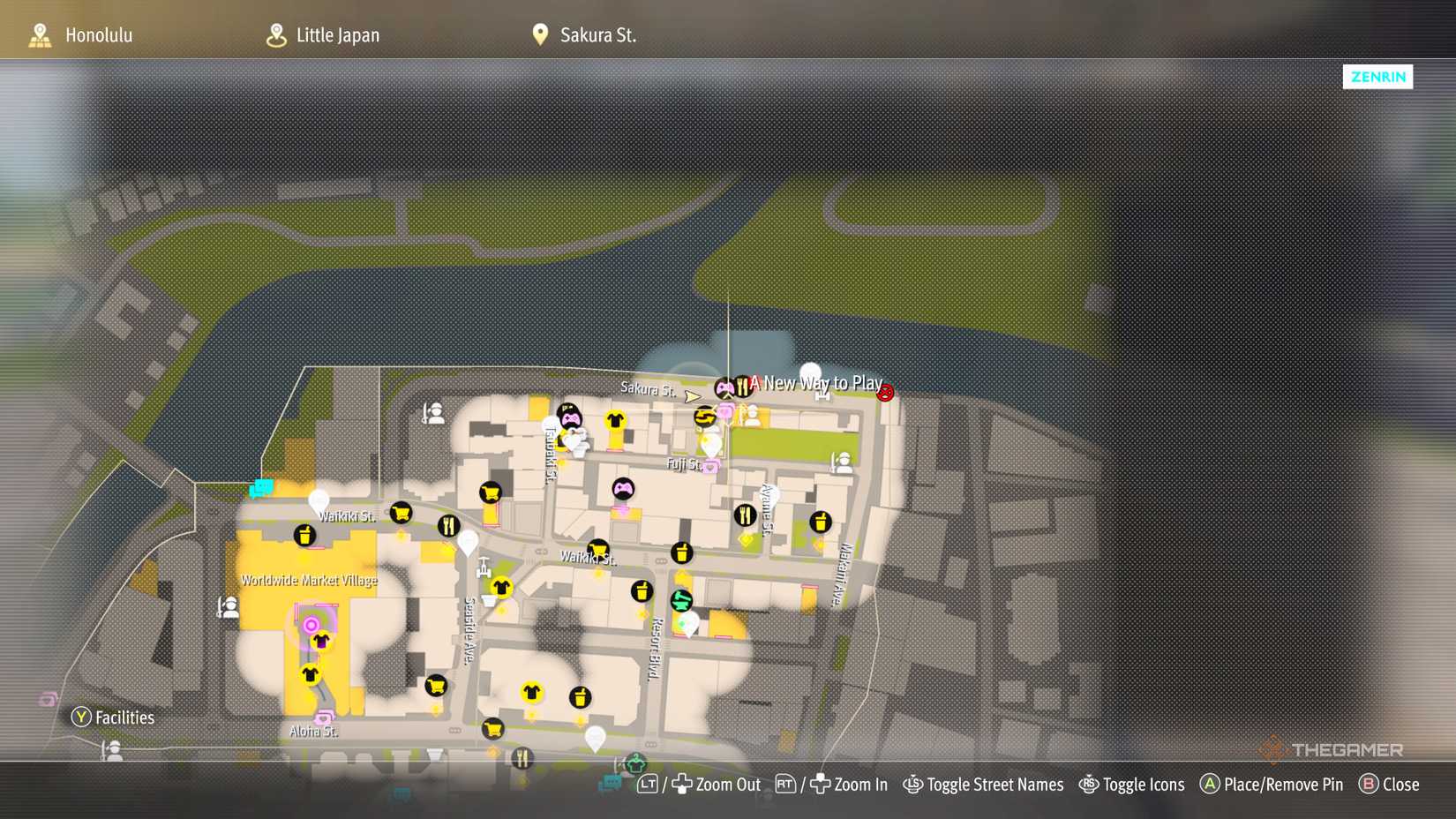
Task: Click the Sakura St. location label at top
Action: (596, 35)
